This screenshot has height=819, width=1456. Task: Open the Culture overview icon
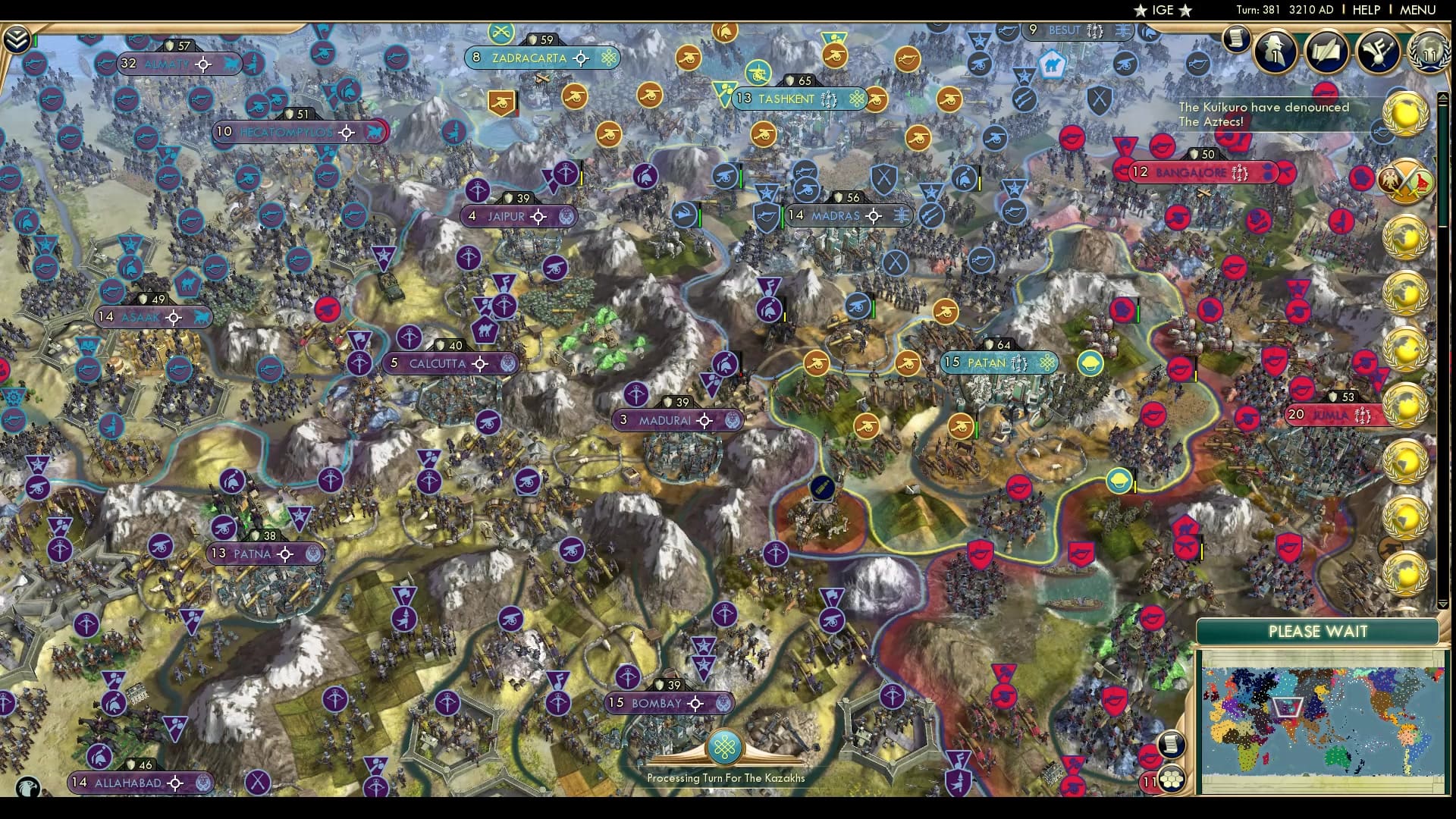(1379, 52)
